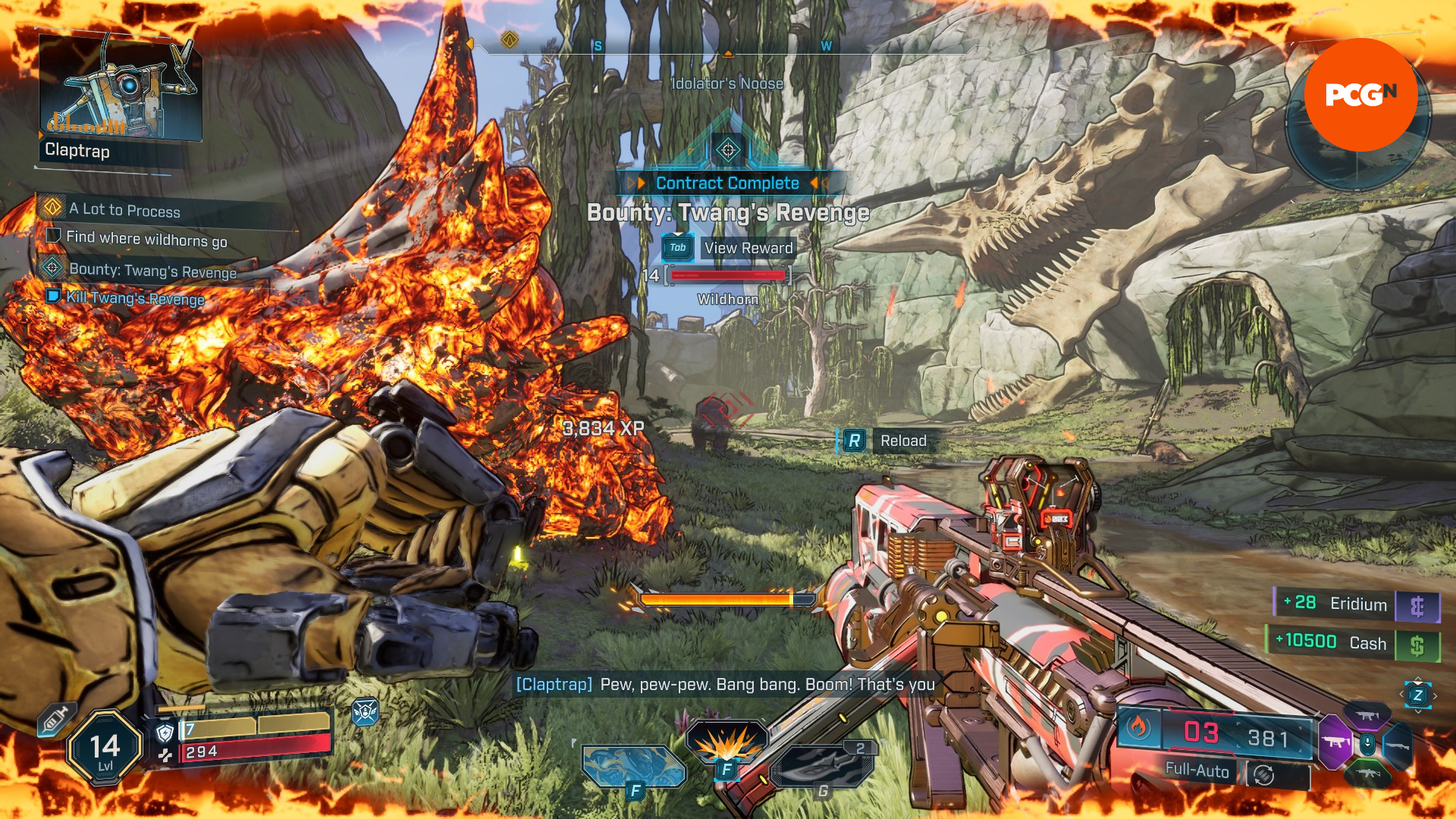
Task: Click the shield icon next to shield bar
Action: click(x=165, y=732)
